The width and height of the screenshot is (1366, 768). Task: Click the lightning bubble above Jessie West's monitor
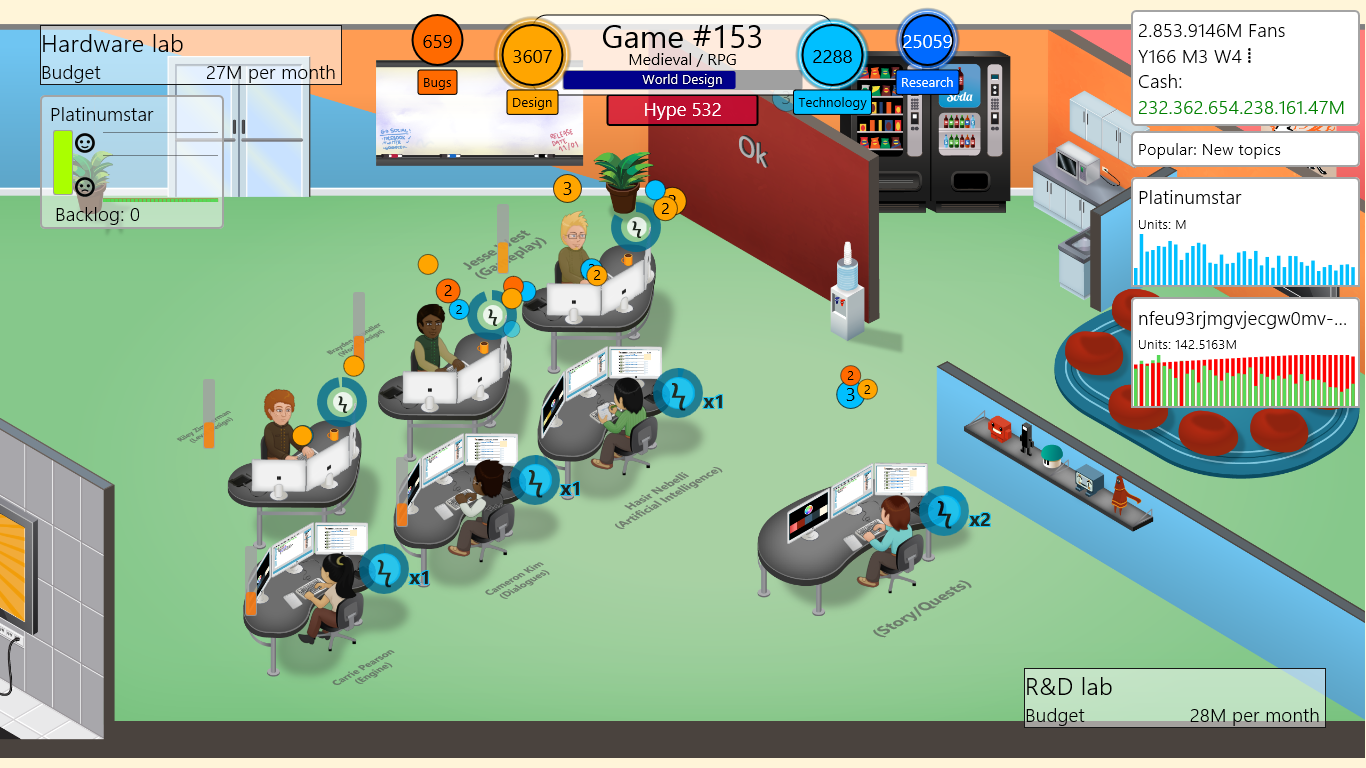pos(636,228)
